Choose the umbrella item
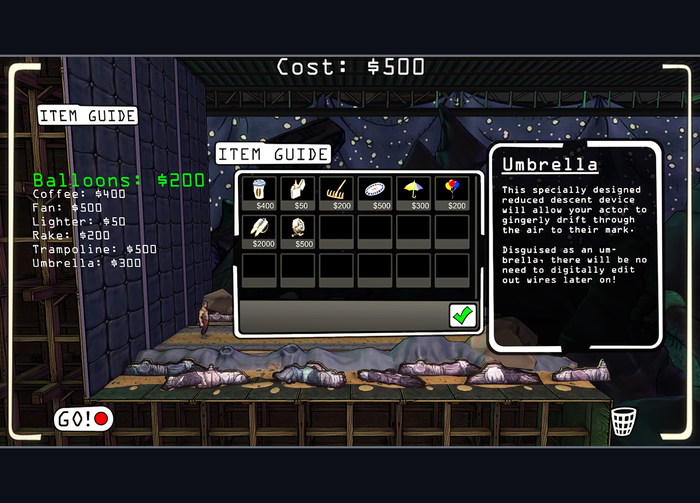This screenshot has height=503, width=700. tap(414, 192)
